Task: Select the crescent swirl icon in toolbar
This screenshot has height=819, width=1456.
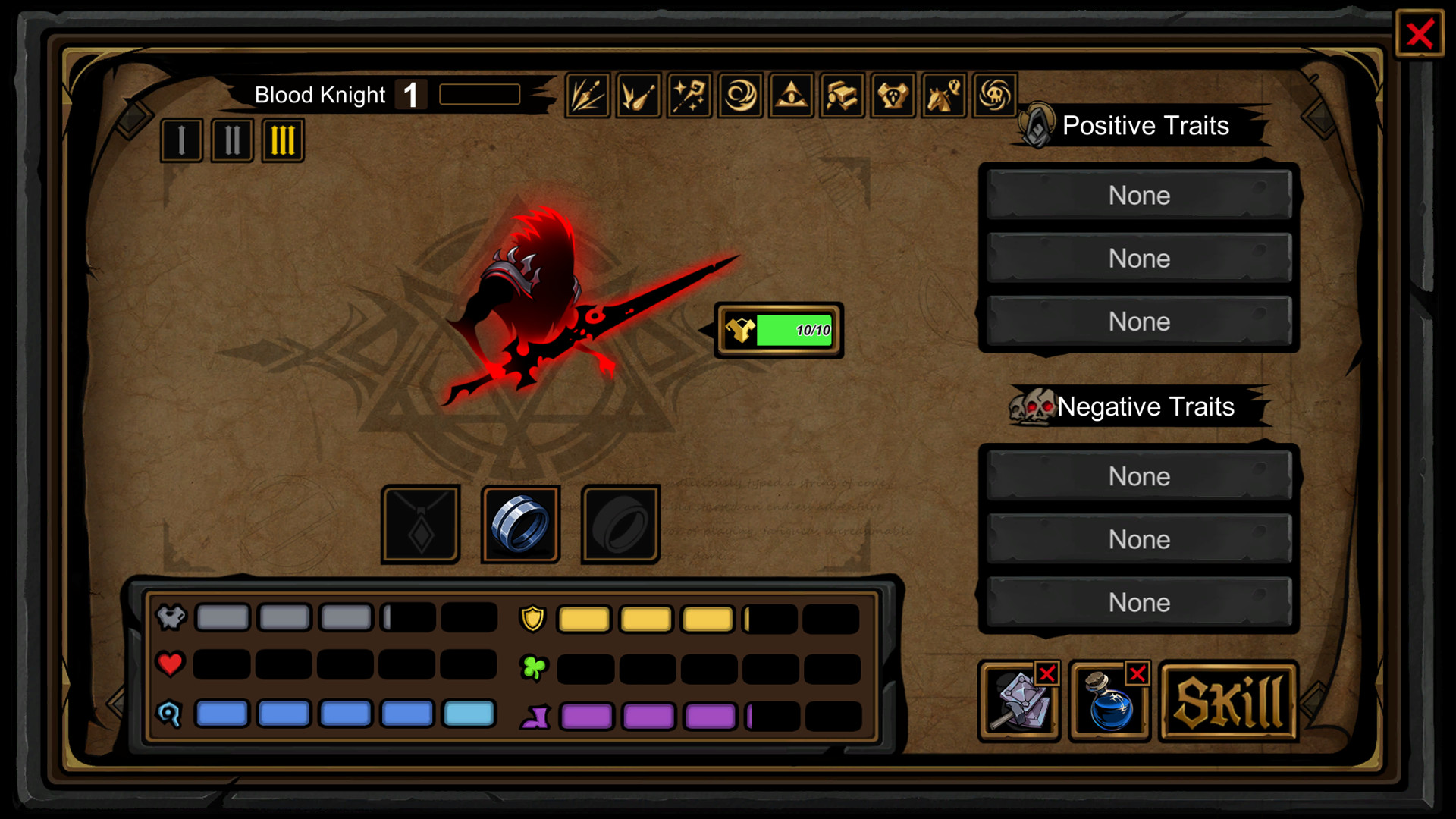Action: tap(741, 95)
